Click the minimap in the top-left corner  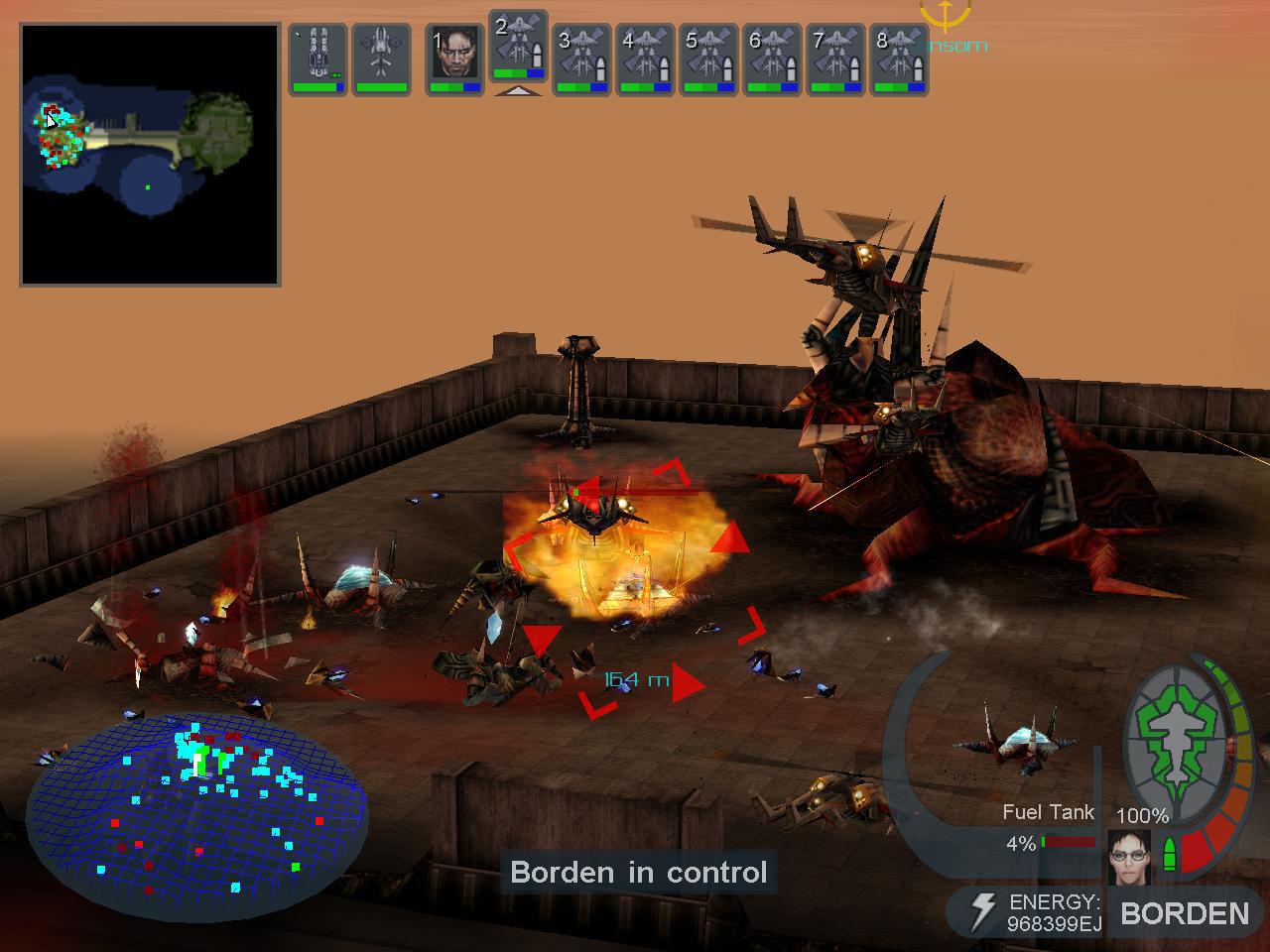point(149,154)
